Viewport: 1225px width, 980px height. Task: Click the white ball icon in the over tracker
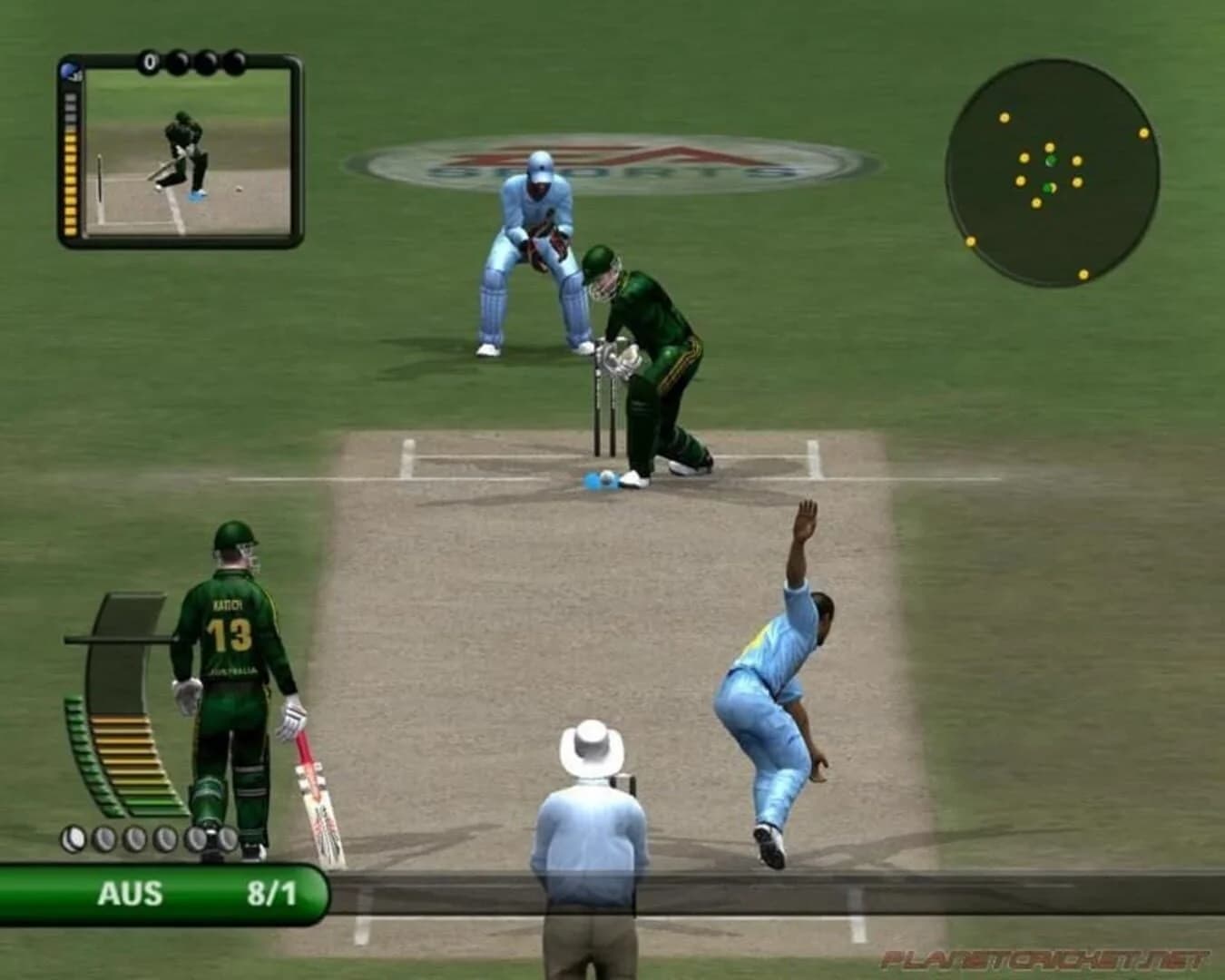tap(74, 838)
